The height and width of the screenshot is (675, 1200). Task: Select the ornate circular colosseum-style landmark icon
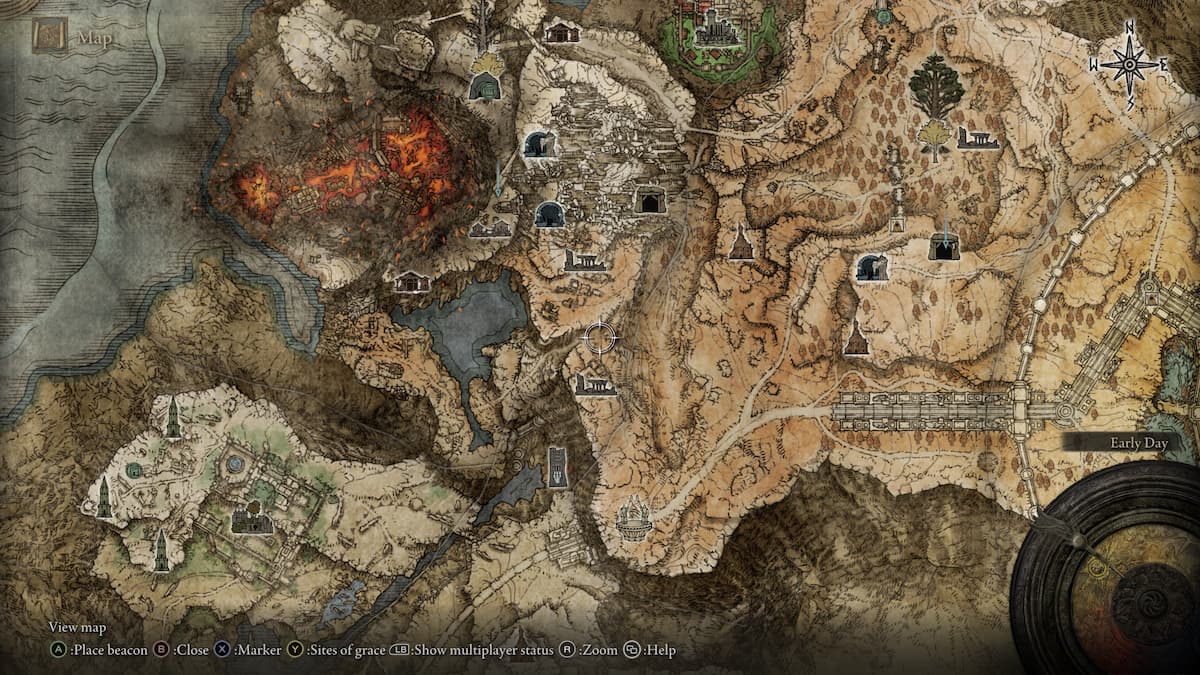[634, 519]
